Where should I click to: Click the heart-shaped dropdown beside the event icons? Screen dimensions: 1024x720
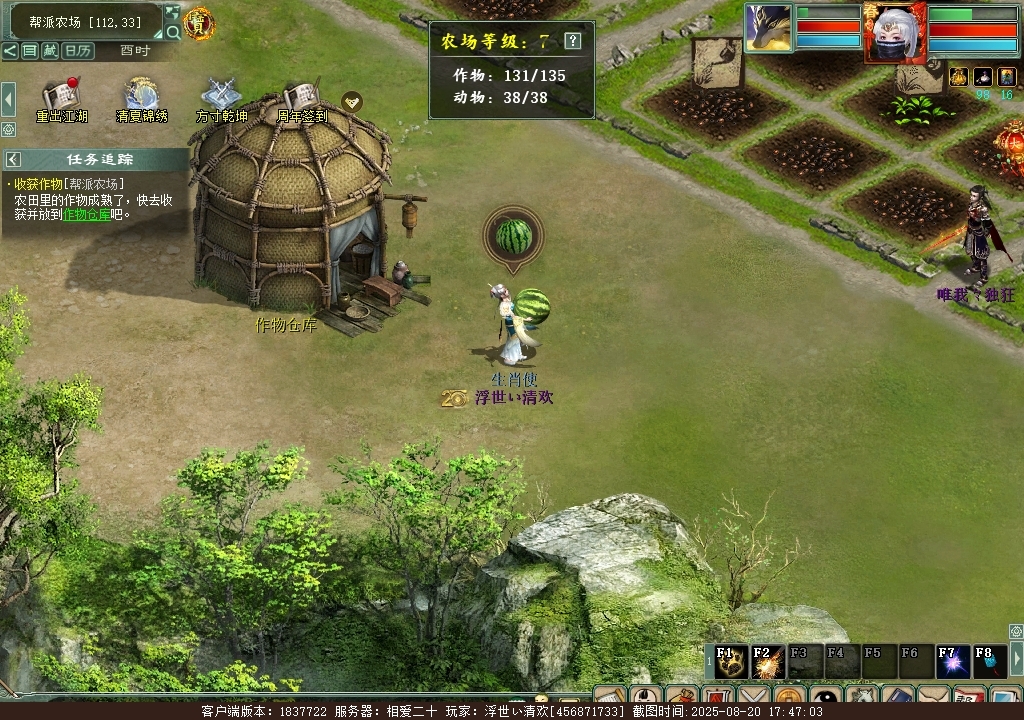(351, 100)
